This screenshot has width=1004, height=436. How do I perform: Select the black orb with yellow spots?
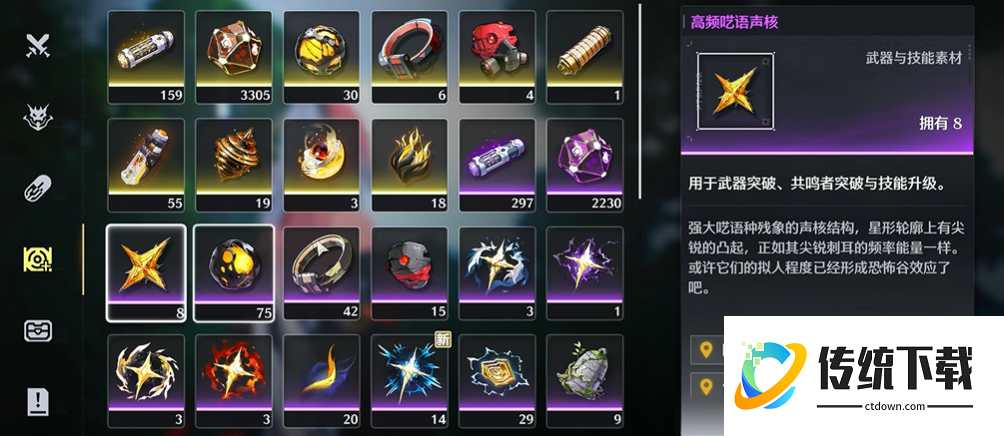pos(234,271)
